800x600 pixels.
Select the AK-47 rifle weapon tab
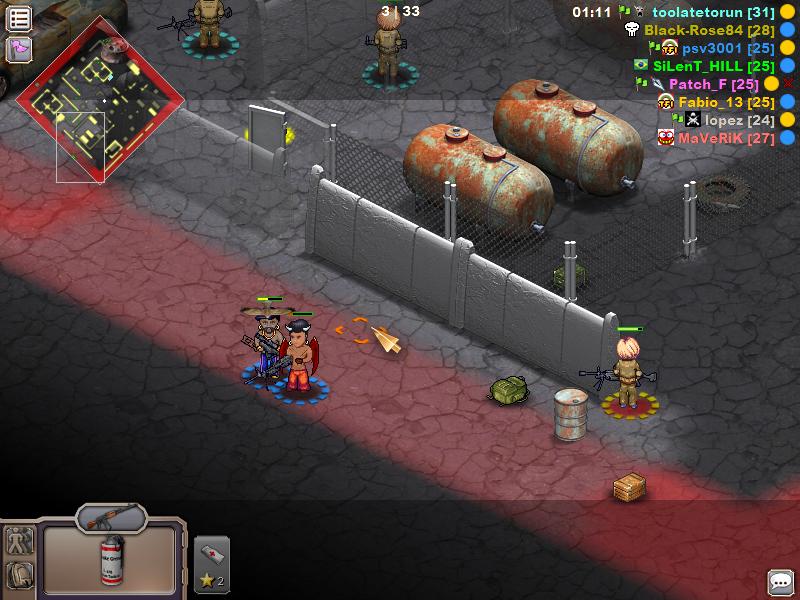click(110, 517)
